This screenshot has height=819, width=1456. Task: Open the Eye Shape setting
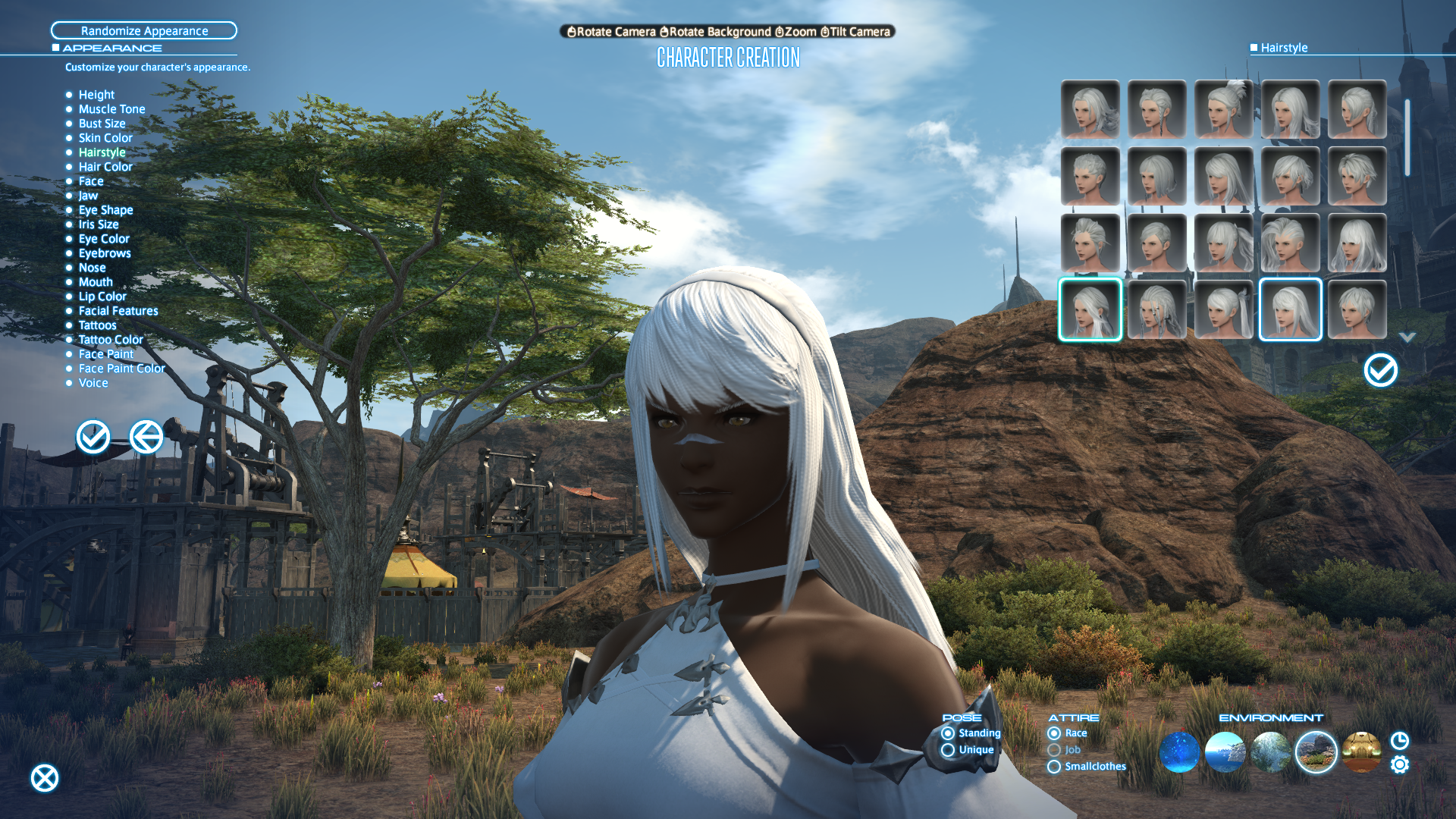pos(105,210)
